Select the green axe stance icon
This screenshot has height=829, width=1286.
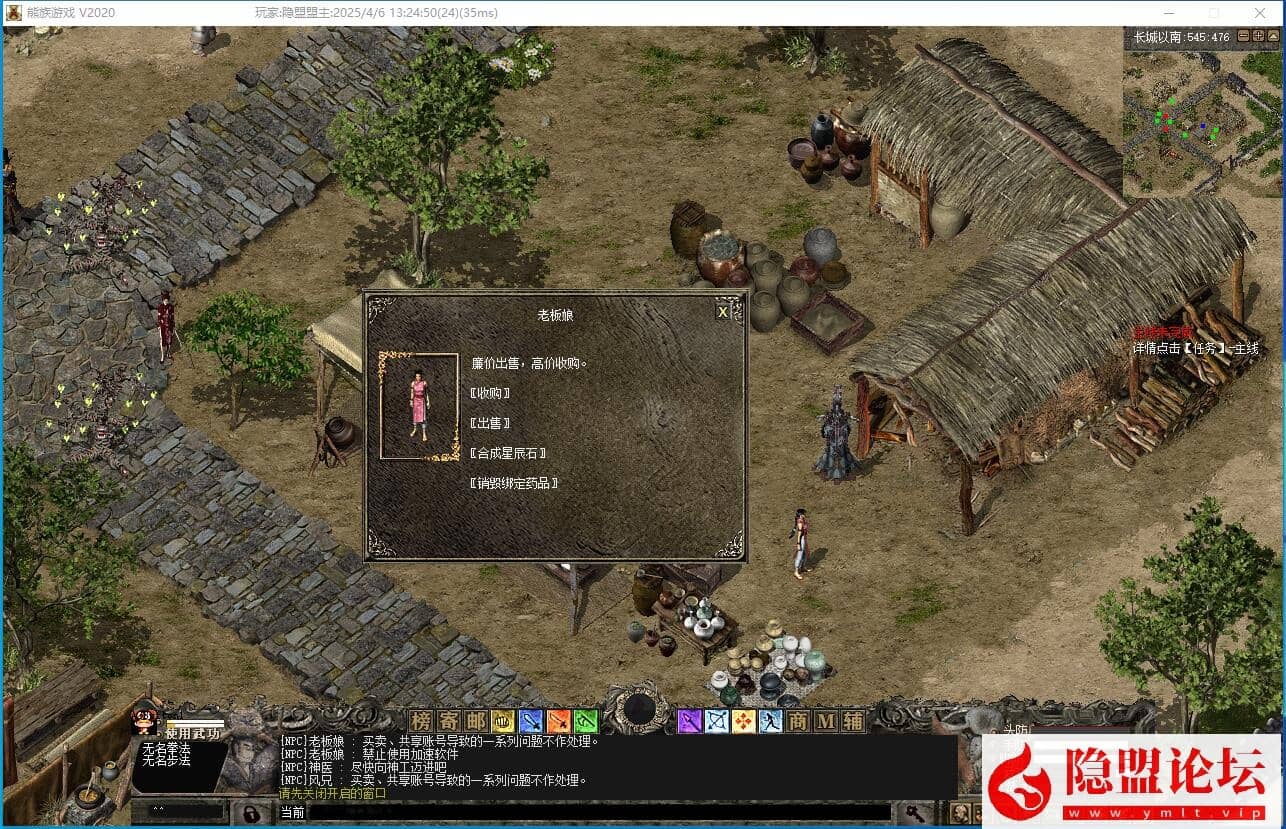(x=585, y=720)
